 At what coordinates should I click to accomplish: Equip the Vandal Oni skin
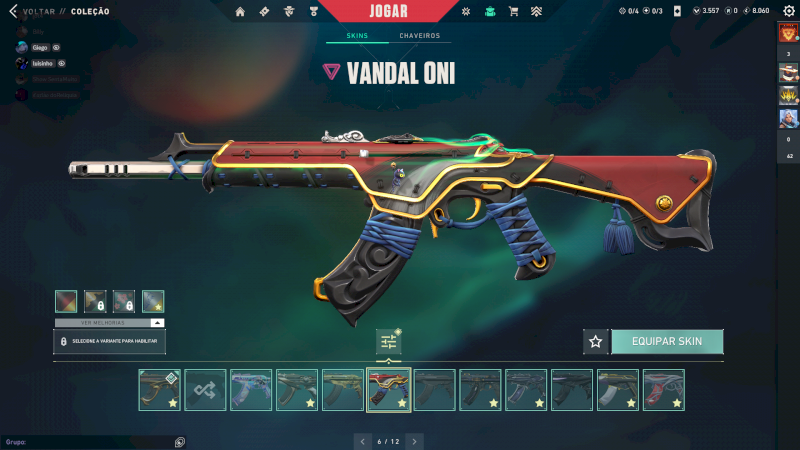click(666, 341)
